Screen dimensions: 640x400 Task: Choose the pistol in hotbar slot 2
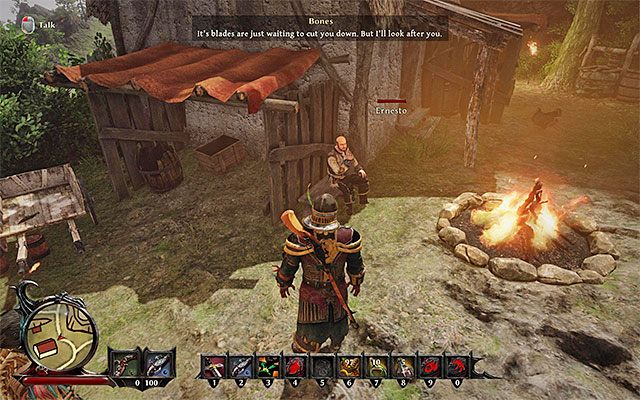(x=243, y=367)
